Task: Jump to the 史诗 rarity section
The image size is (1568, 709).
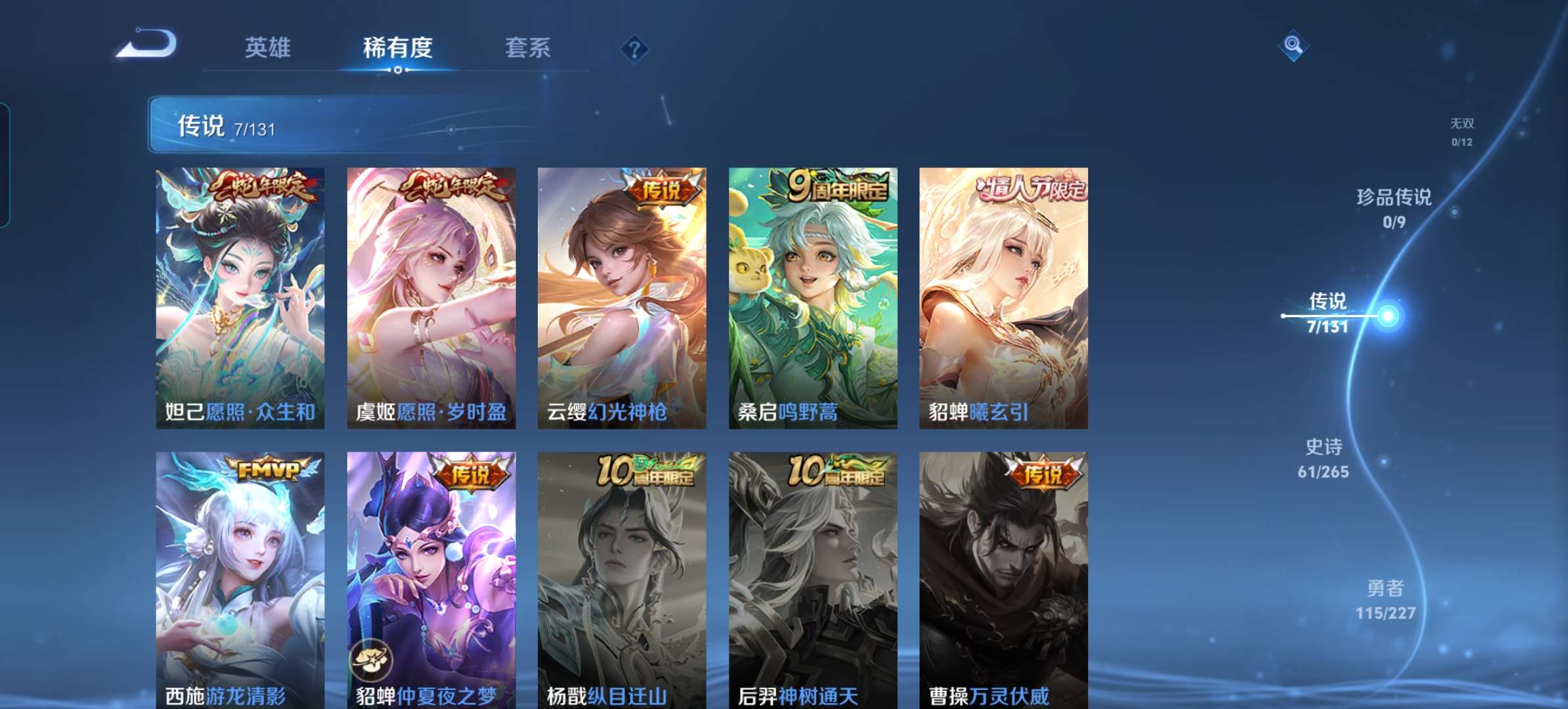Action: (1323, 458)
